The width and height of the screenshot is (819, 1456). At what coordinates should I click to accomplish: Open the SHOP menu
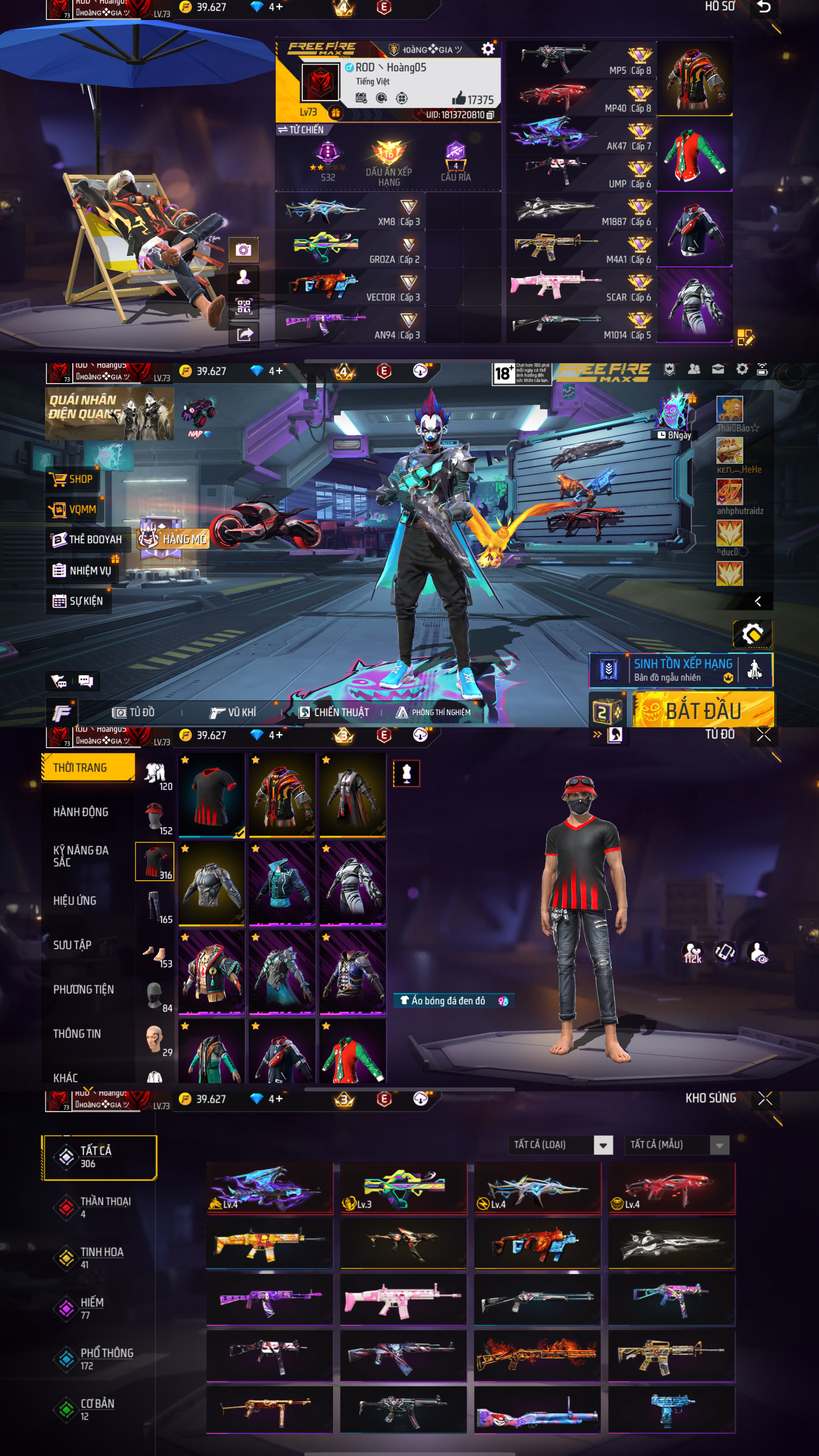click(72, 479)
